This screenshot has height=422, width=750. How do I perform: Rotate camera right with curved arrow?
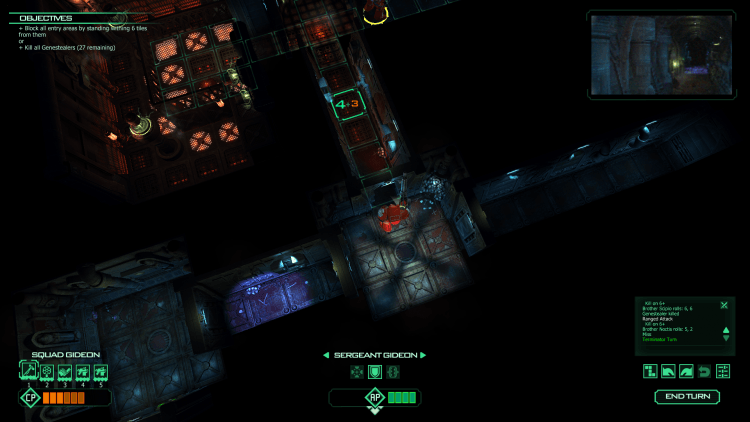coord(686,371)
